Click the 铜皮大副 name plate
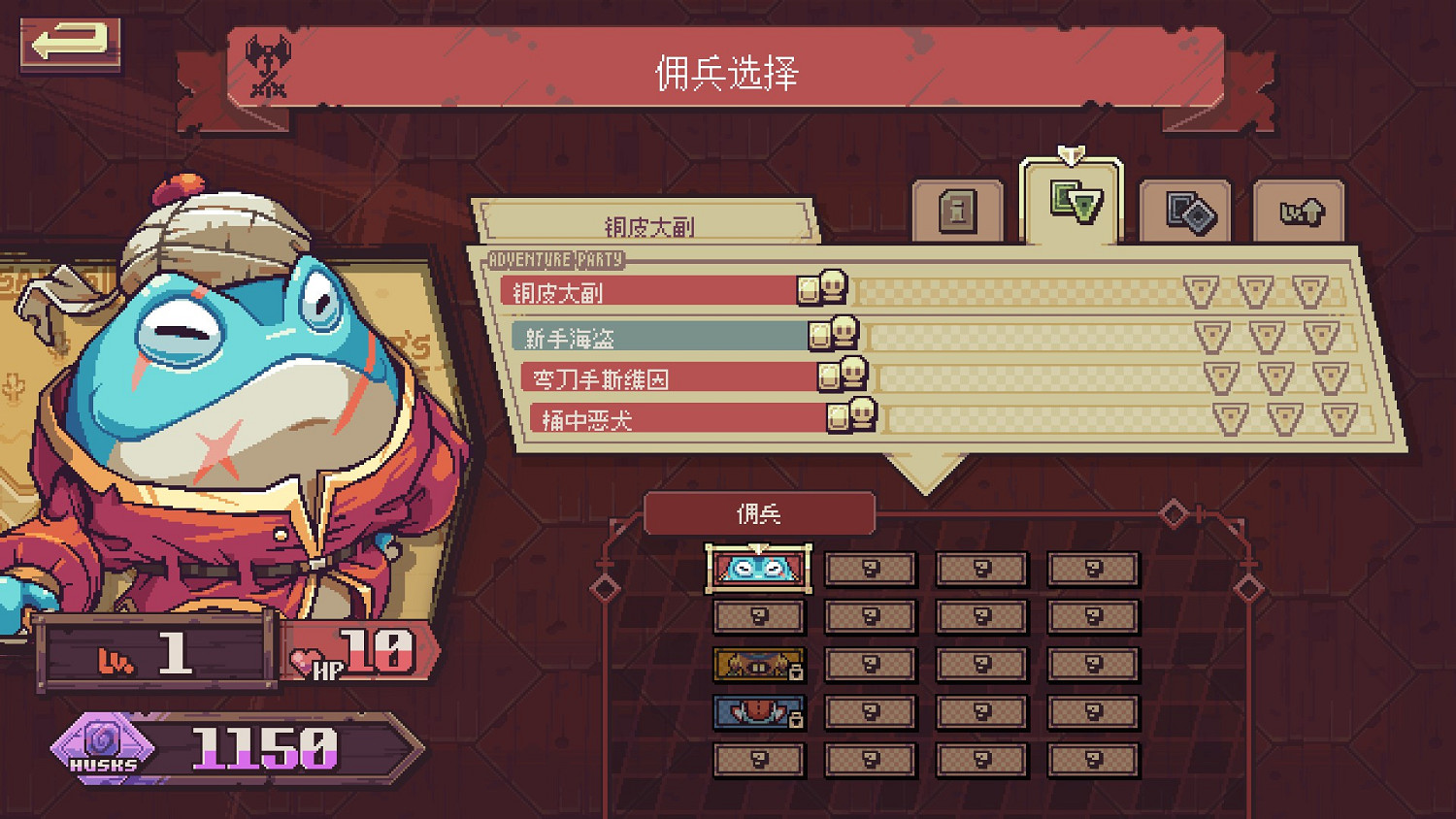This screenshot has width=1456, height=819. [652, 222]
